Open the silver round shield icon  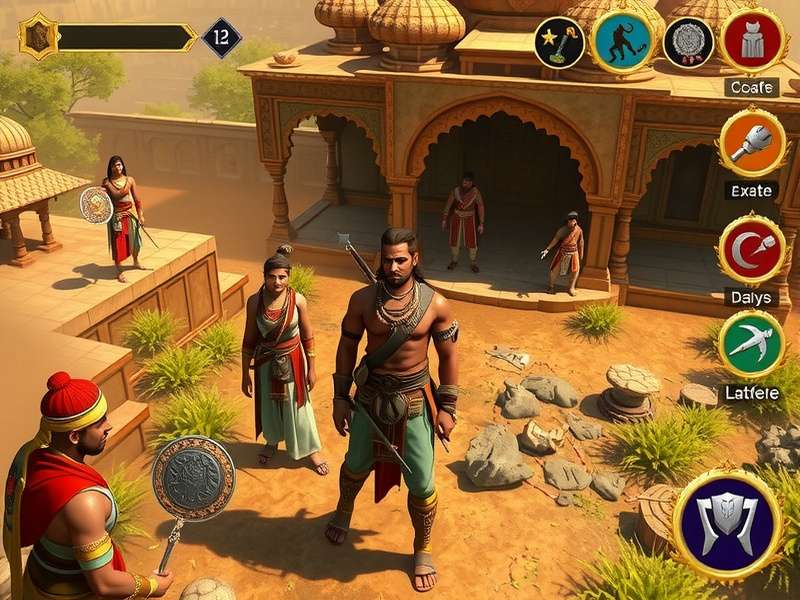688,42
